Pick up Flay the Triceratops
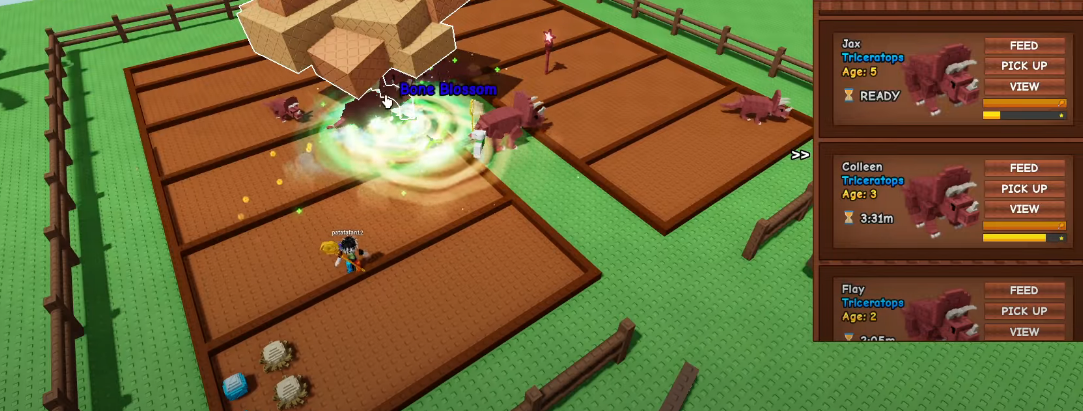Screen dimensions: 1083x411 tap(1024, 311)
